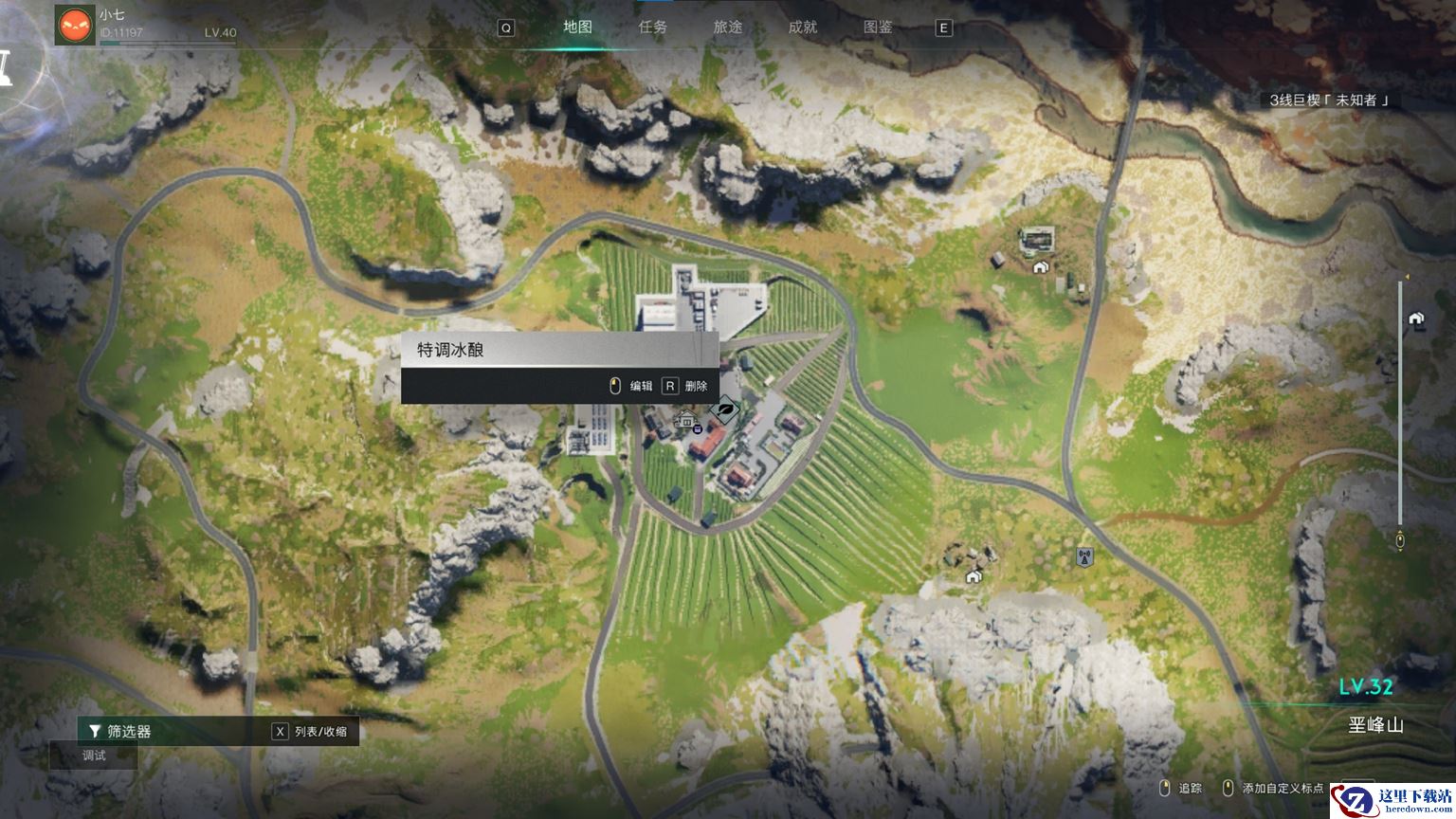Click the orange player avatar portrait
The height and width of the screenshot is (819, 1456).
coord(75,25)
